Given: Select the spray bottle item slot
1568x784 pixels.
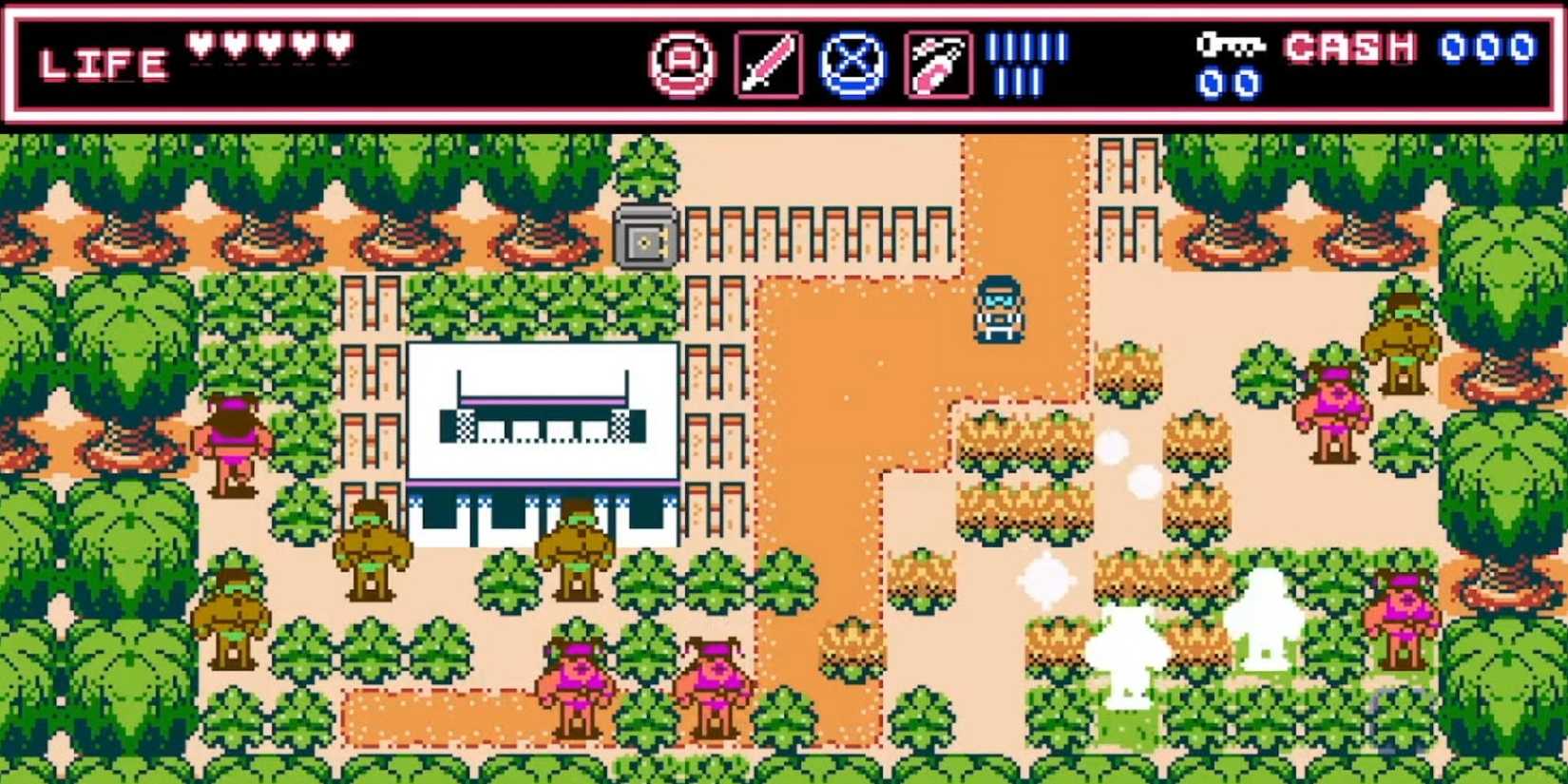Looking at the screenshot, I should point(938,65).
